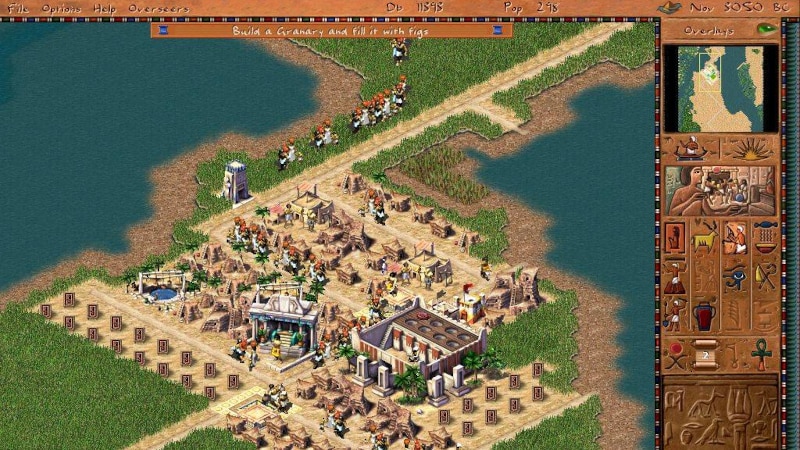Open the Help menu
This screenshot has height=450, width=800.
click(x=104, y=8)
